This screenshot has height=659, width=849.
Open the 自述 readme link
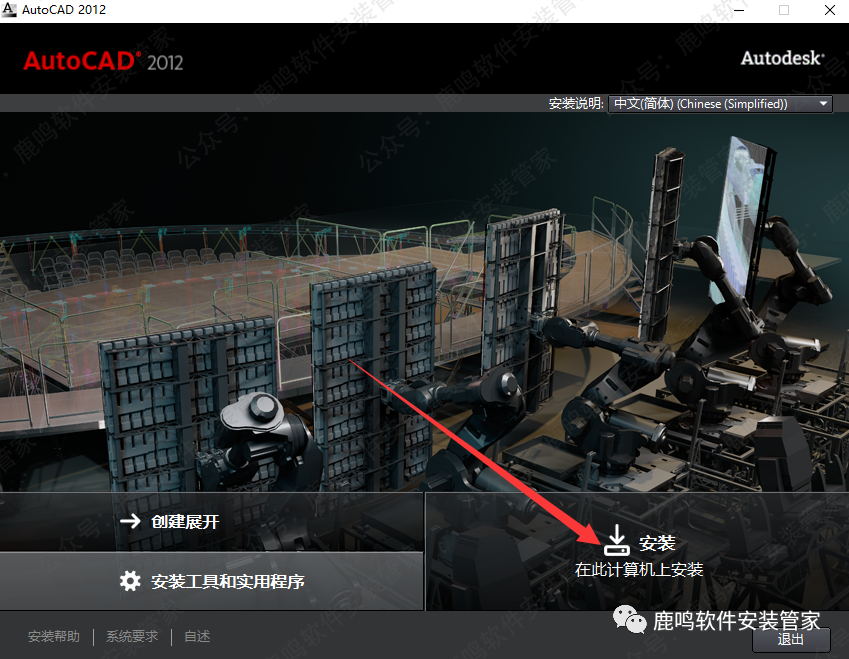point(197,636)
